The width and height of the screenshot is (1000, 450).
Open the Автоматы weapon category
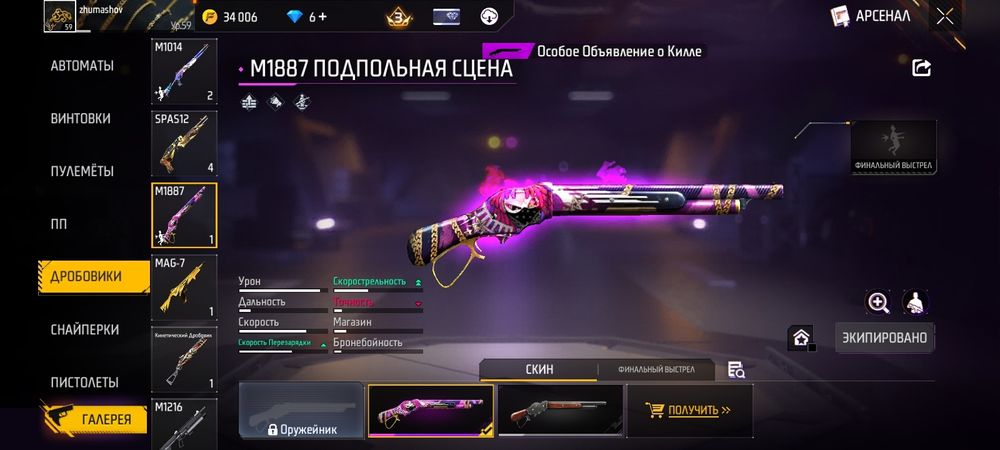(x=82, y=66)
